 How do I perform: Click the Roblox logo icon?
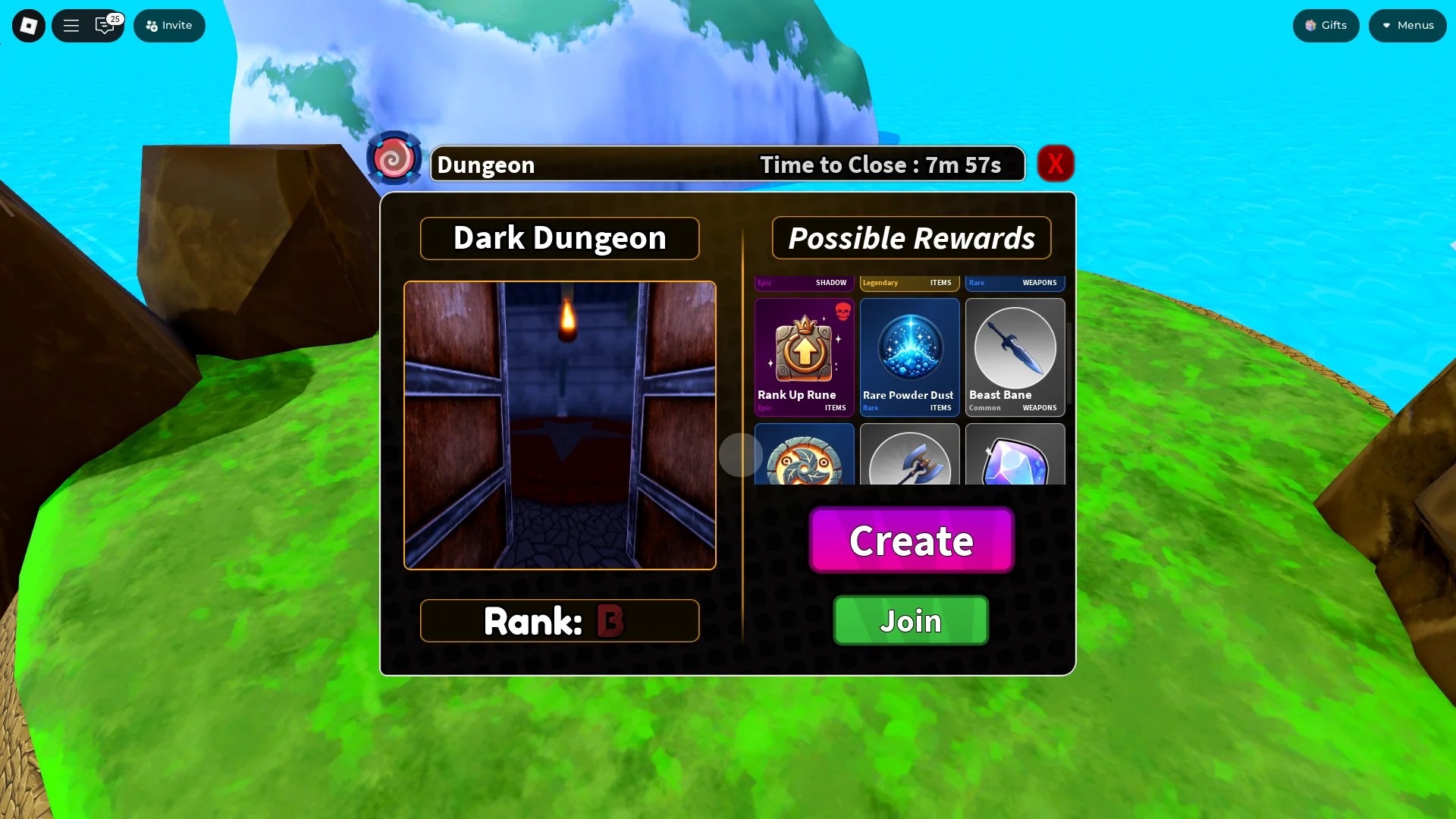(28, 25)
